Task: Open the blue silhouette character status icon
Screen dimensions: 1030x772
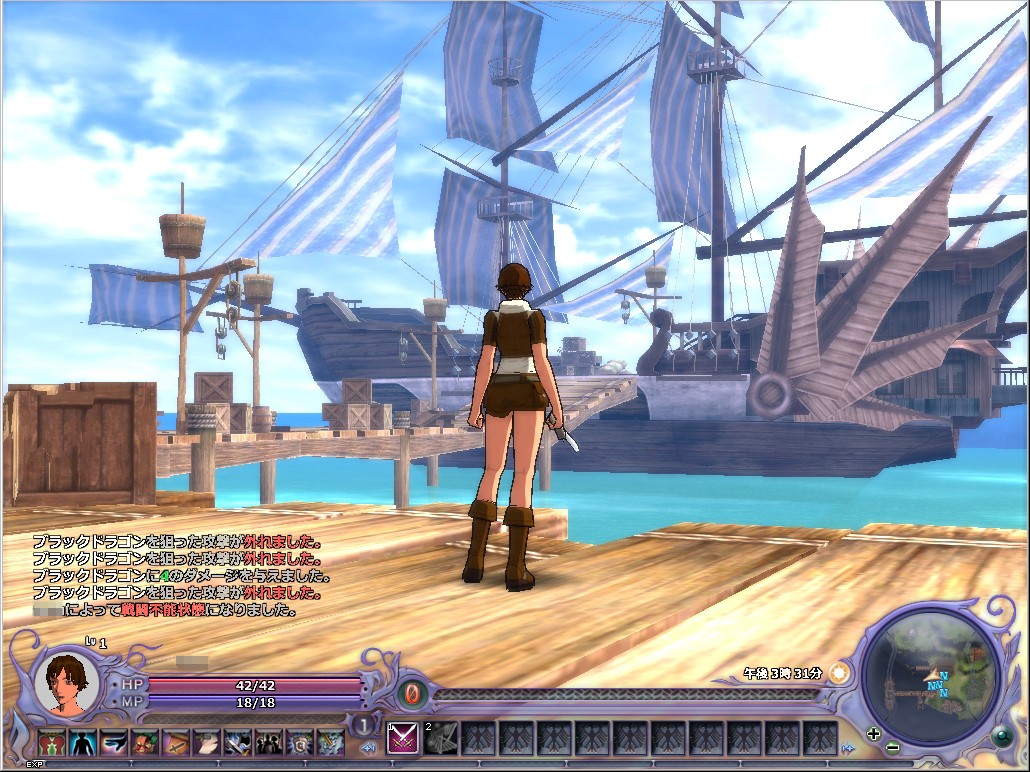Action: coord(82,742)
